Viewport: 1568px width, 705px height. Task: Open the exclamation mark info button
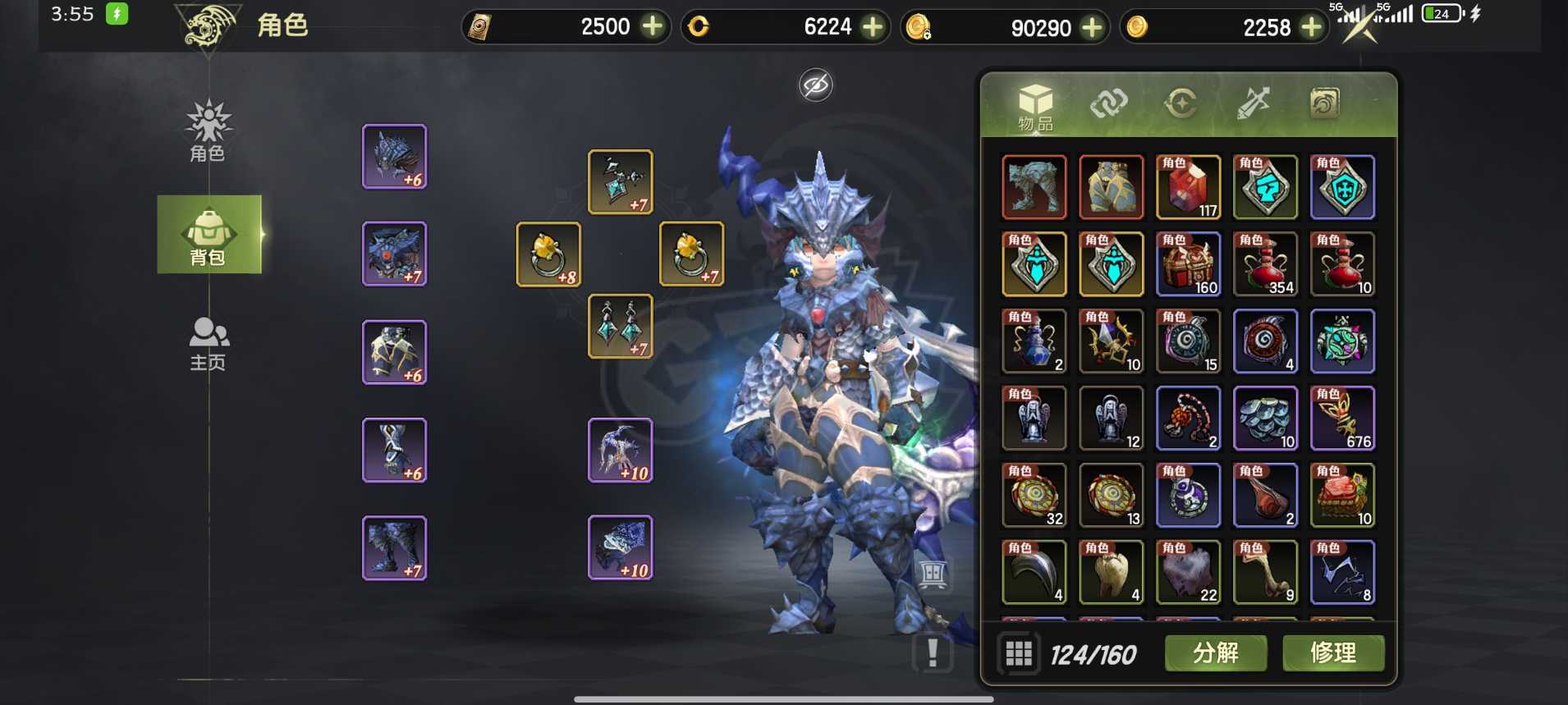point(932,653)
